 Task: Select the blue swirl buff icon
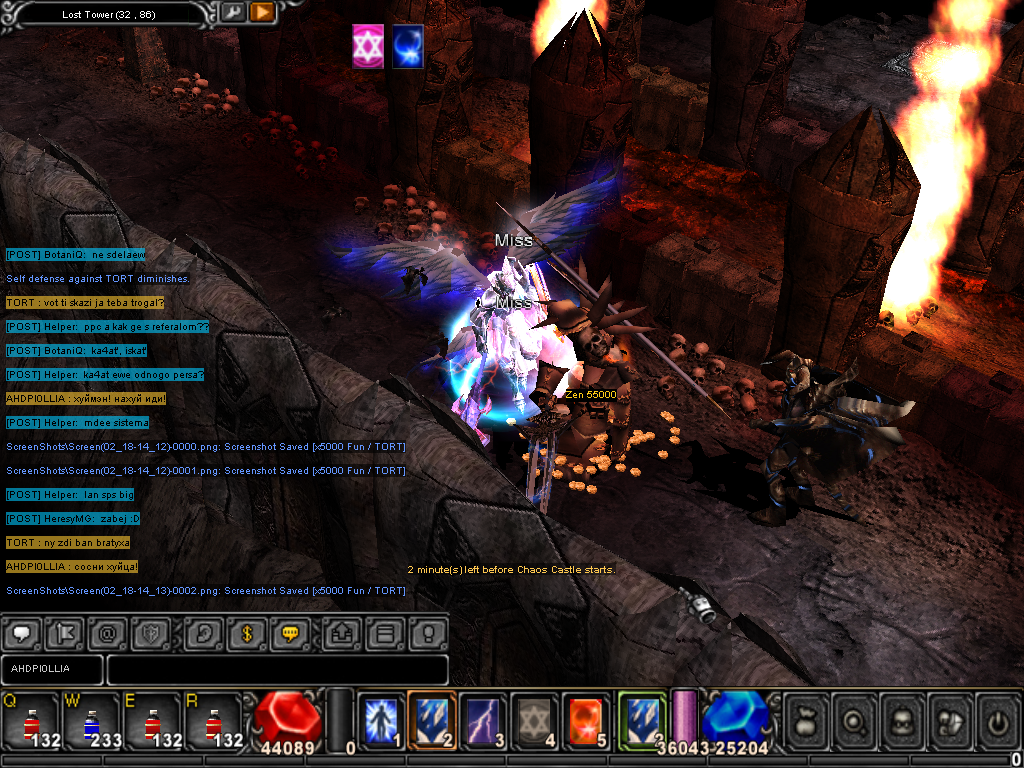click(x=407, y=47)
